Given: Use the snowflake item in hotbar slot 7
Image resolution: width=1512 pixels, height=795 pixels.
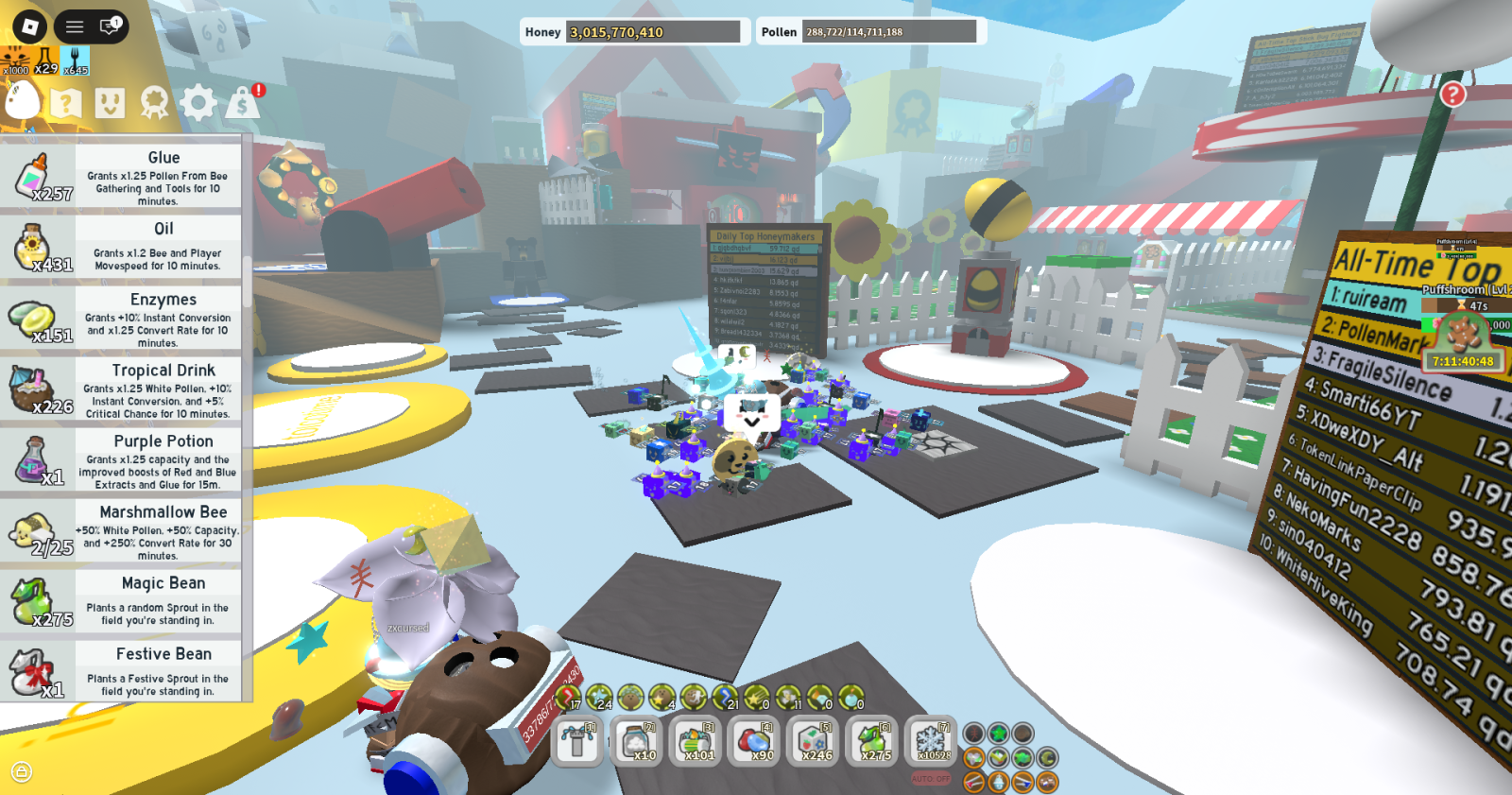Looking at the screenshot, I should point(931,741).
